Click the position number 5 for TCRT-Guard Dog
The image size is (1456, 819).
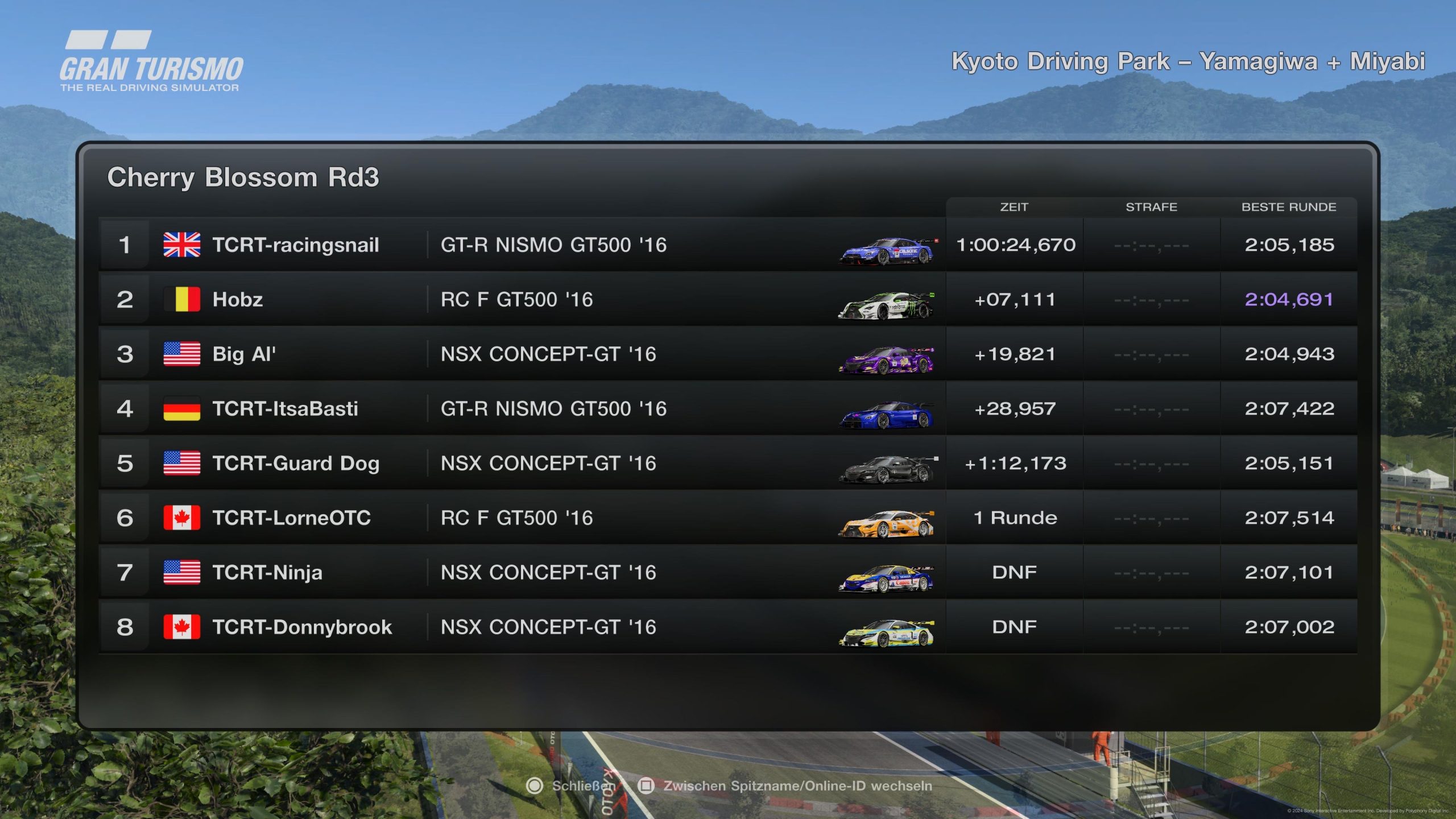point(125,463)
